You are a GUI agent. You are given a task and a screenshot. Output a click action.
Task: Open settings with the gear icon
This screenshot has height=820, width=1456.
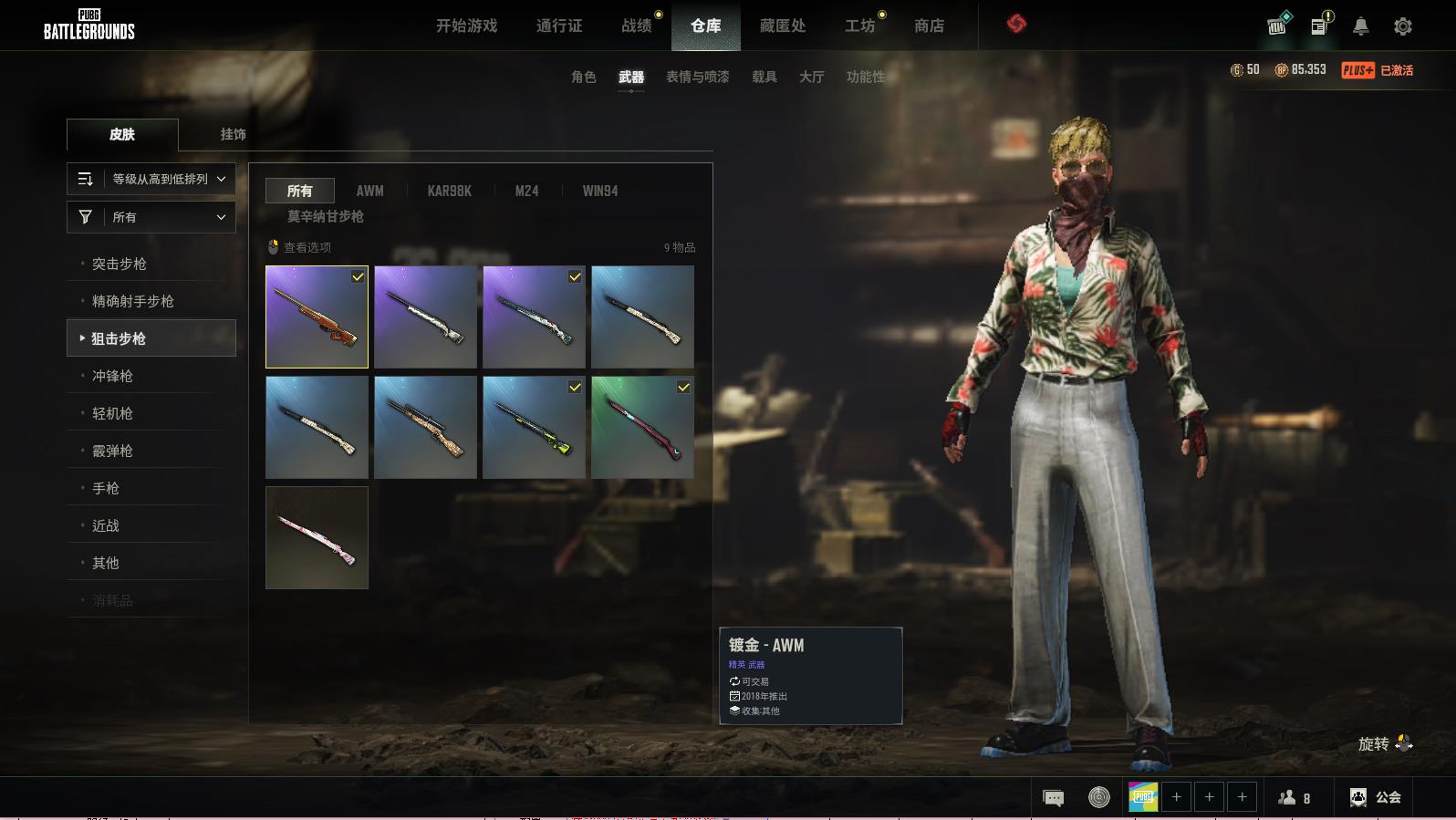[x=1402, y=26]
